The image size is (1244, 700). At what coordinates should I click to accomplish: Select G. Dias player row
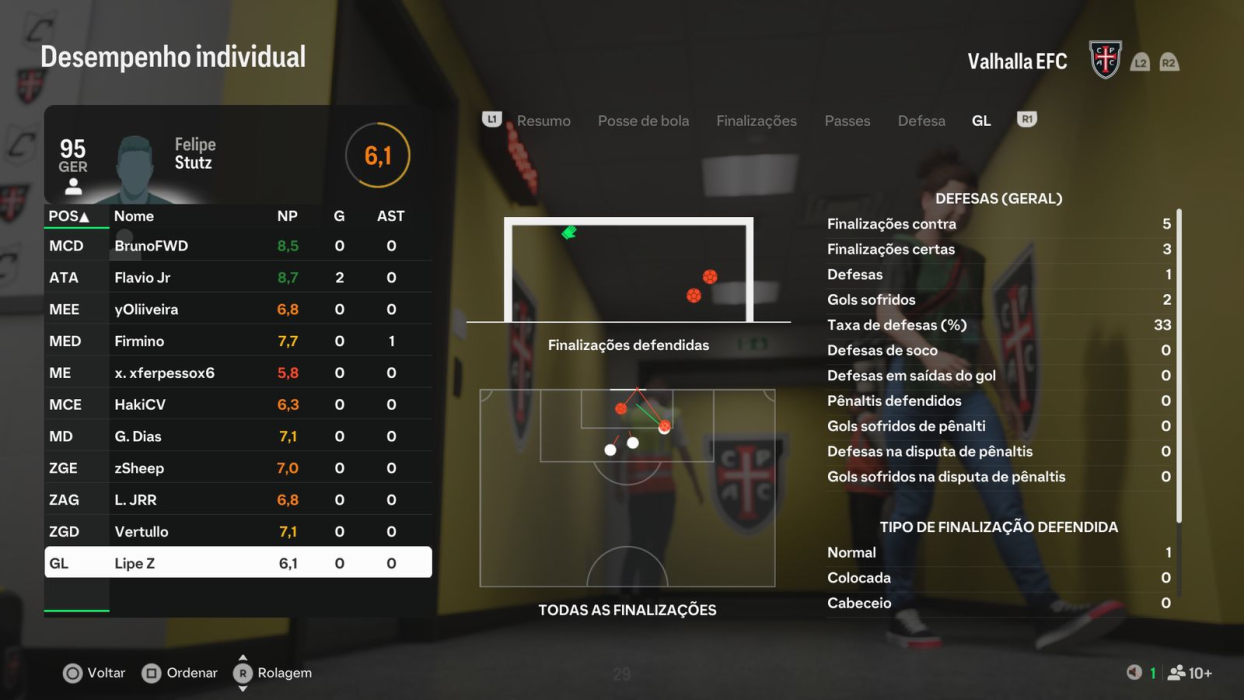tap(238, 437)
